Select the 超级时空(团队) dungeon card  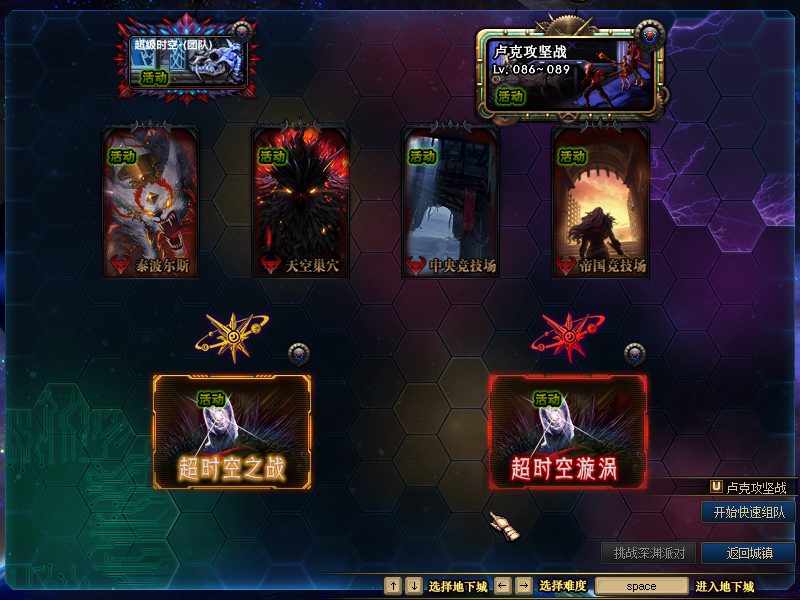click(187, 62)
